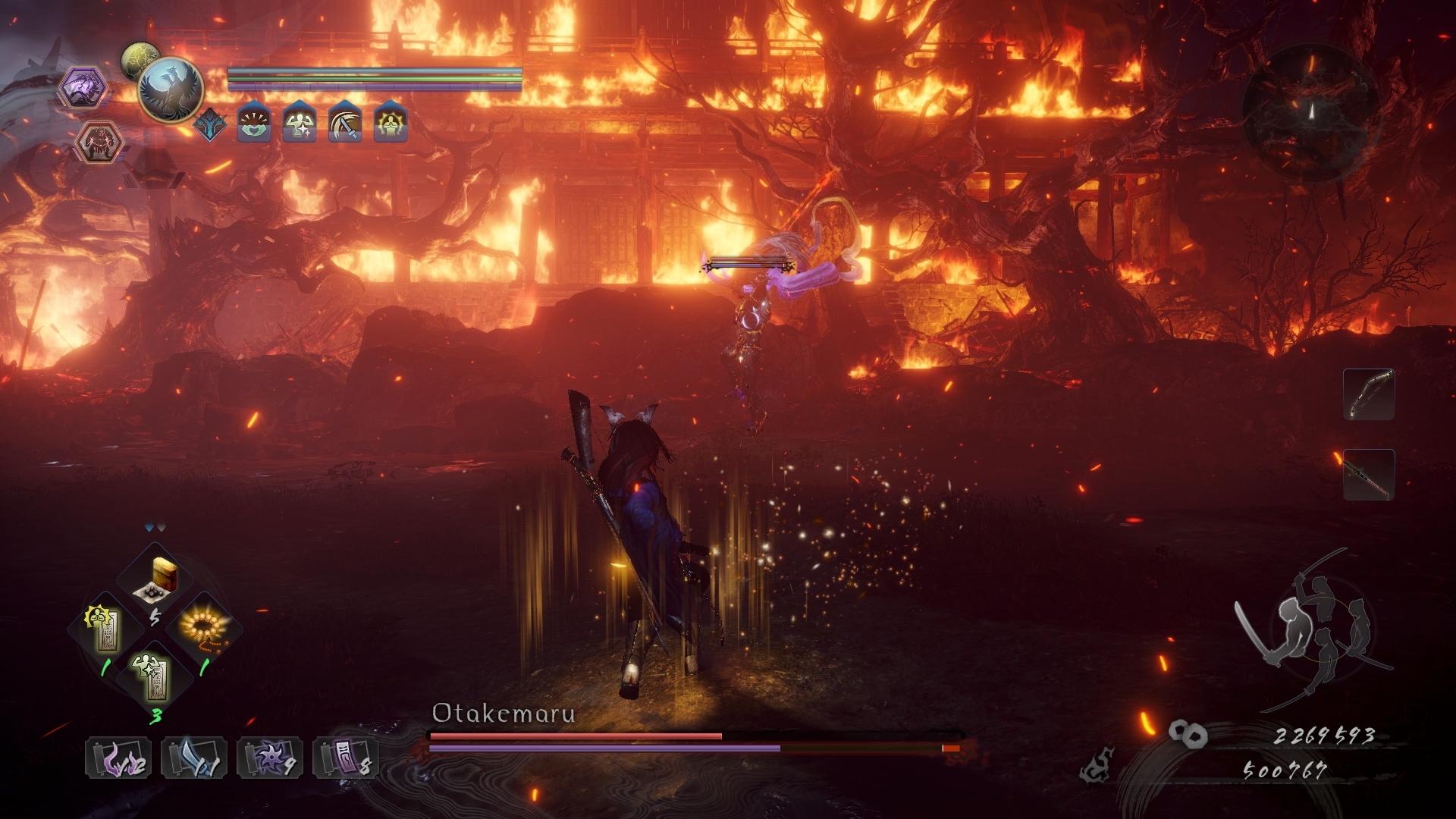Select the blue blade scroll shortcut
The image size is (1456, 819).
tap(193, 758)
